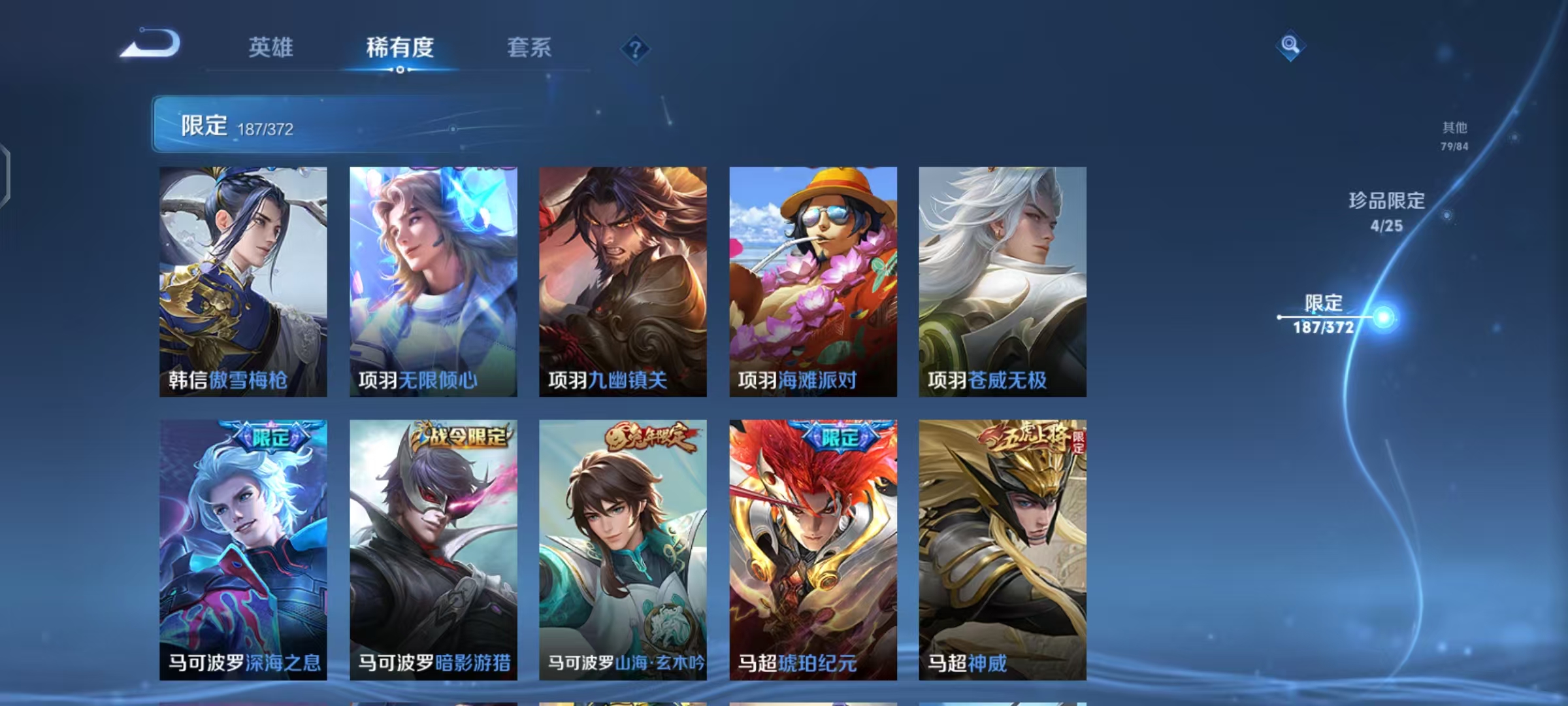Expand the left edge side panel arrow
Image resolution: width=1568 pixels, height=706 pixels.
pos(7,170)
